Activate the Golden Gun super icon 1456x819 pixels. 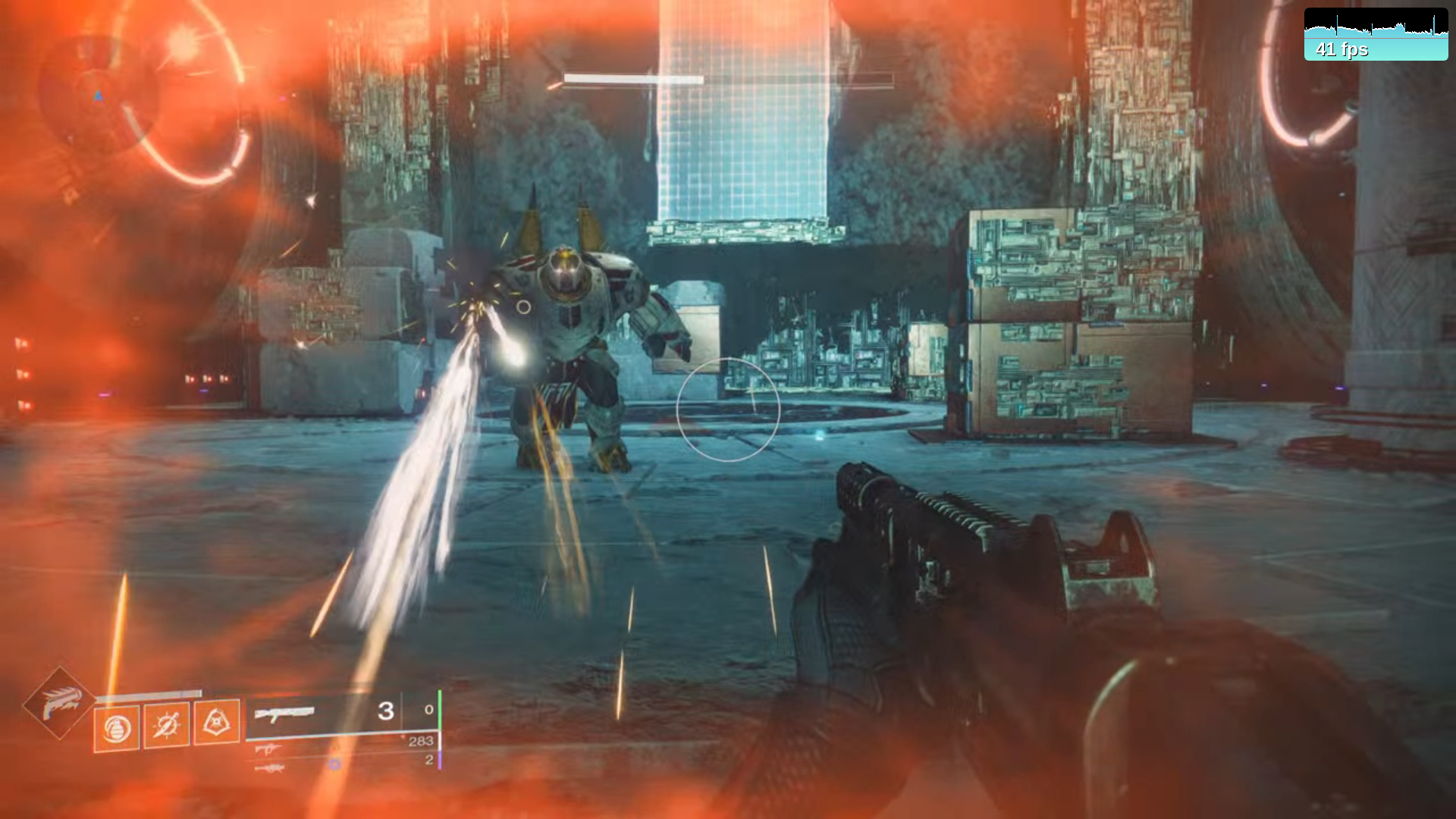point(59,703)
